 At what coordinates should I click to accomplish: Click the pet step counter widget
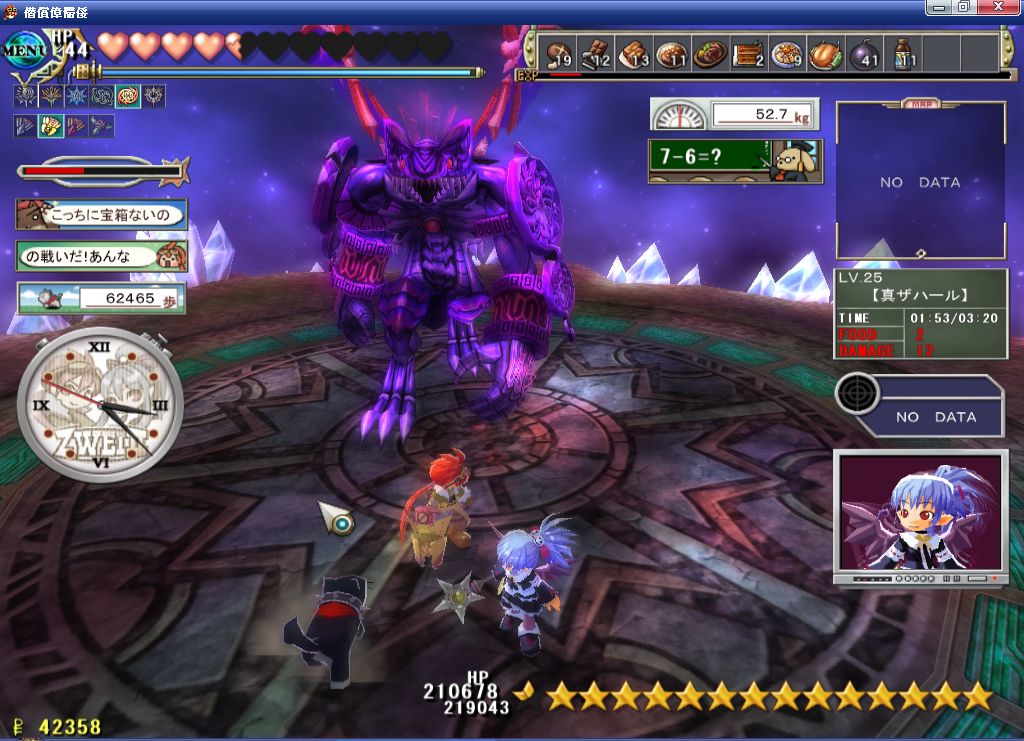click(x=100, y=298)
